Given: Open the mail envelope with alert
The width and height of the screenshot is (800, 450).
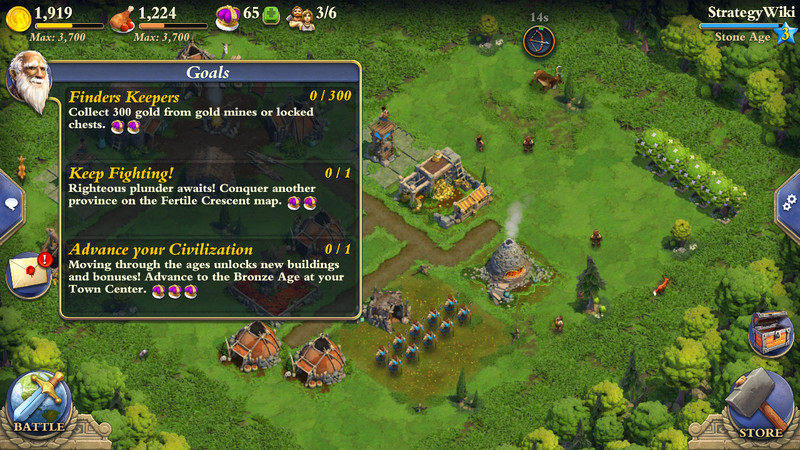Looking at the screenshot, I should 29,274.
